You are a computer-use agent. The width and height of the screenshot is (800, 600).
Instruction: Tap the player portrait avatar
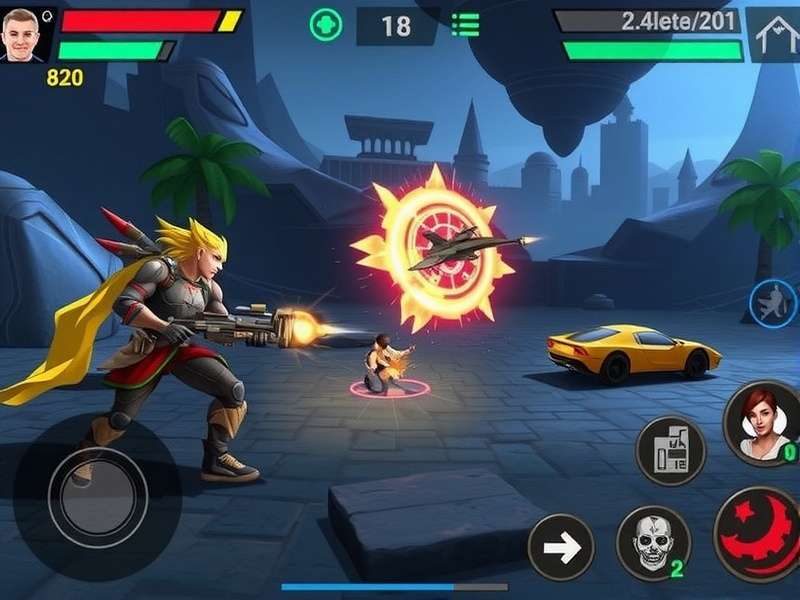[x=22, y=34]
